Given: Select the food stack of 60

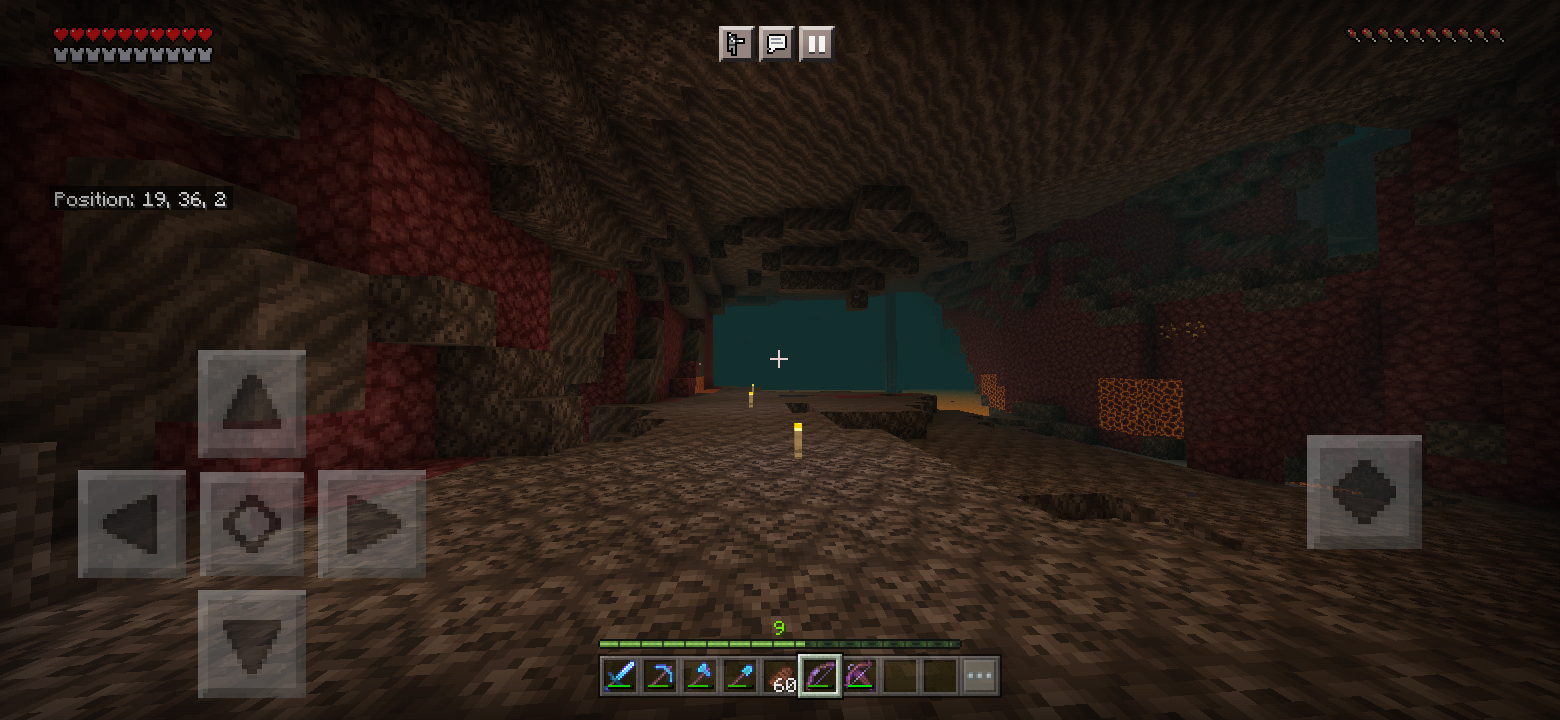Looking at the screenshot, I should [780, 677].
